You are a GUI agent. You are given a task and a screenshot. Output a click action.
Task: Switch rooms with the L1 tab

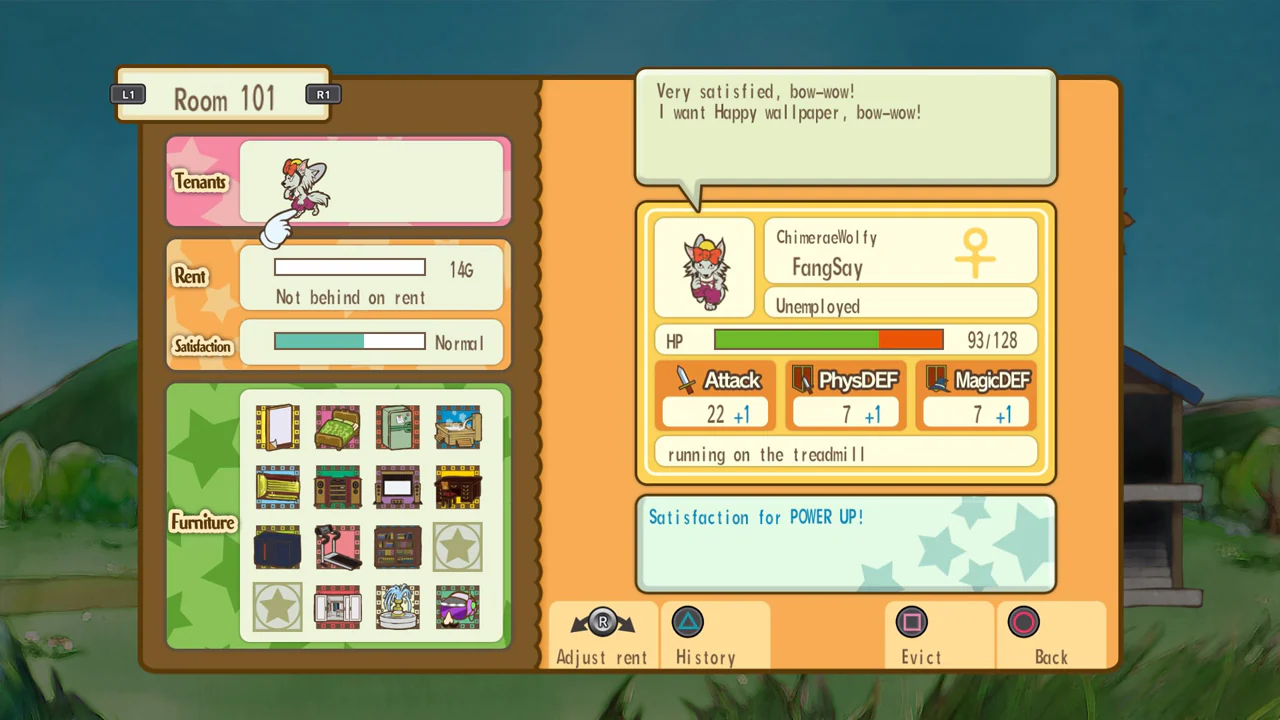128,94
